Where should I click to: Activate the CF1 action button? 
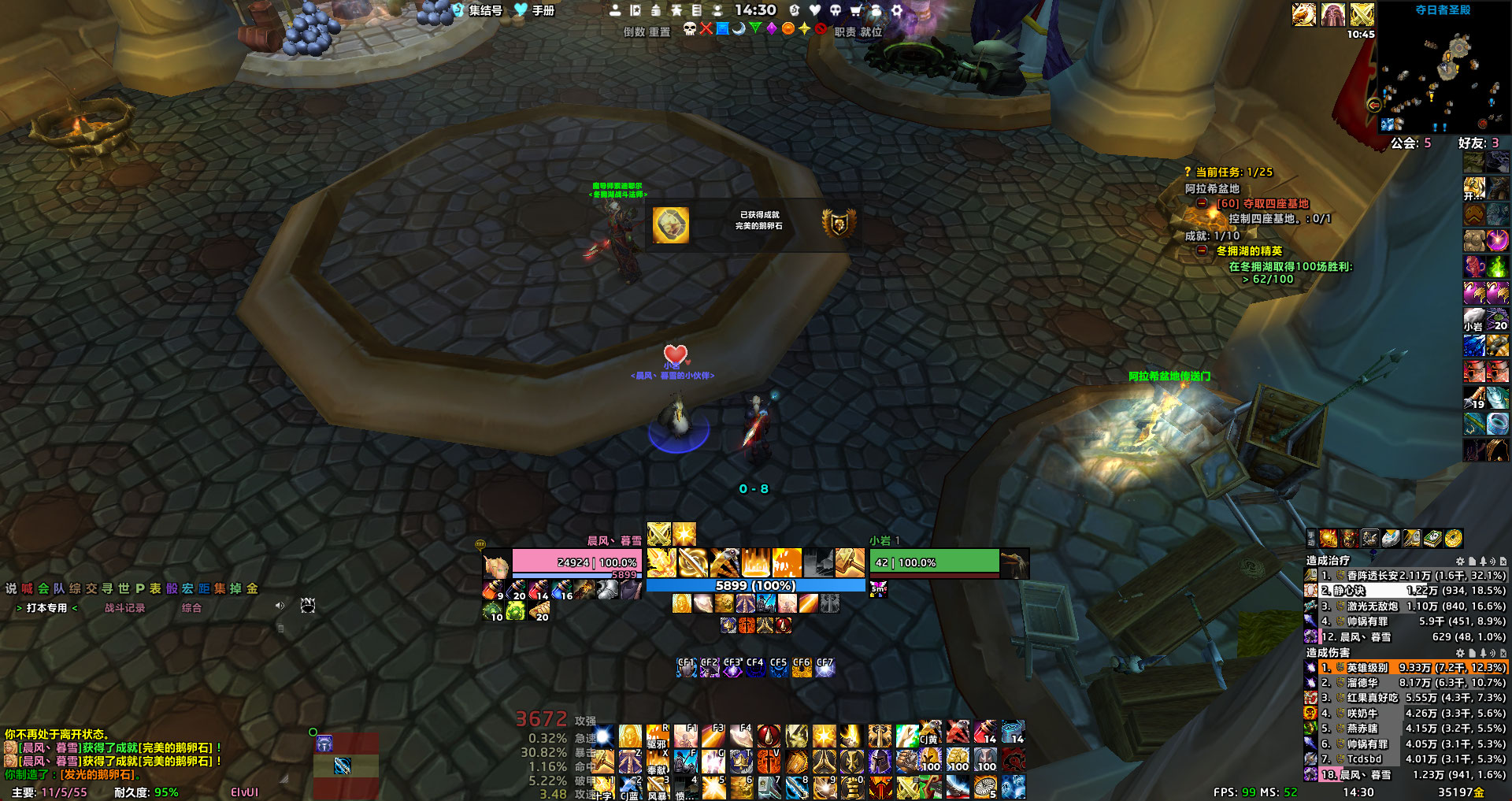(687, 668)
